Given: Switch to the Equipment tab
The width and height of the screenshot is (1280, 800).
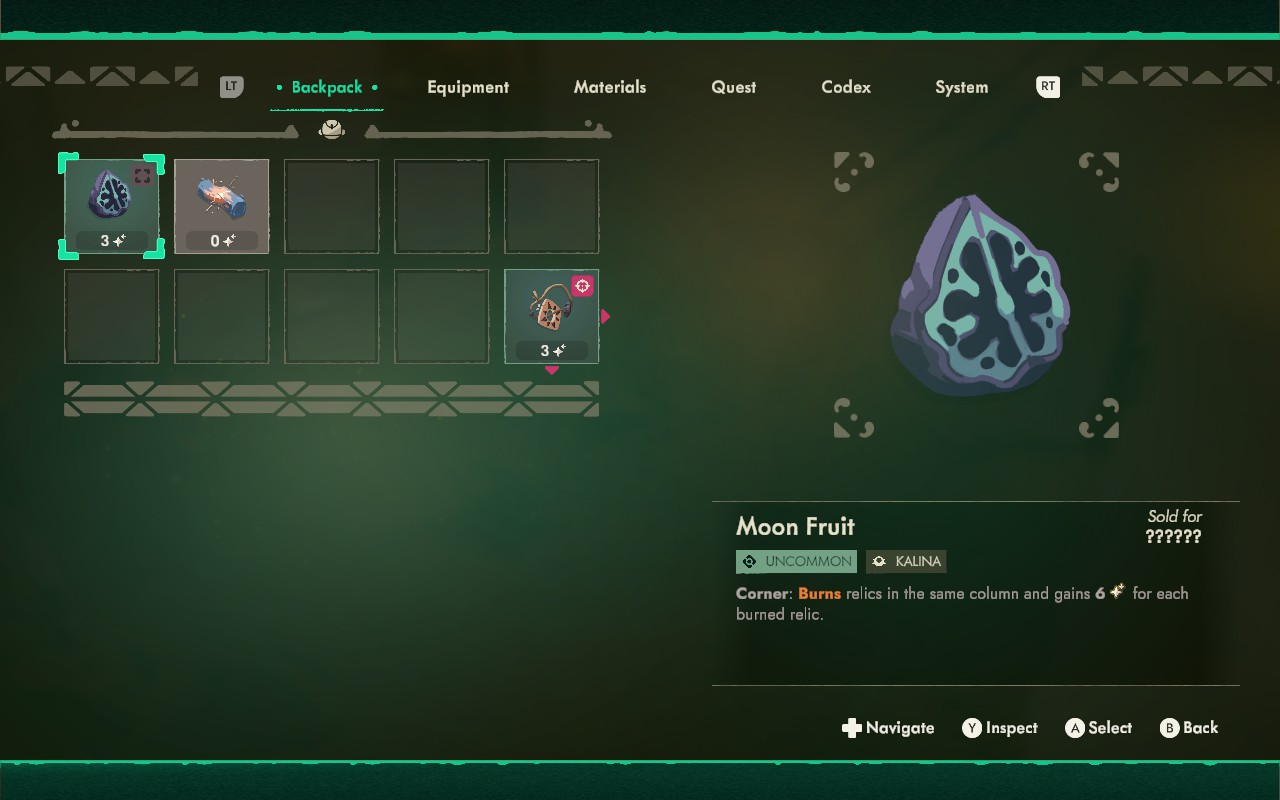Looking at the screenshot, I should 468,87.
